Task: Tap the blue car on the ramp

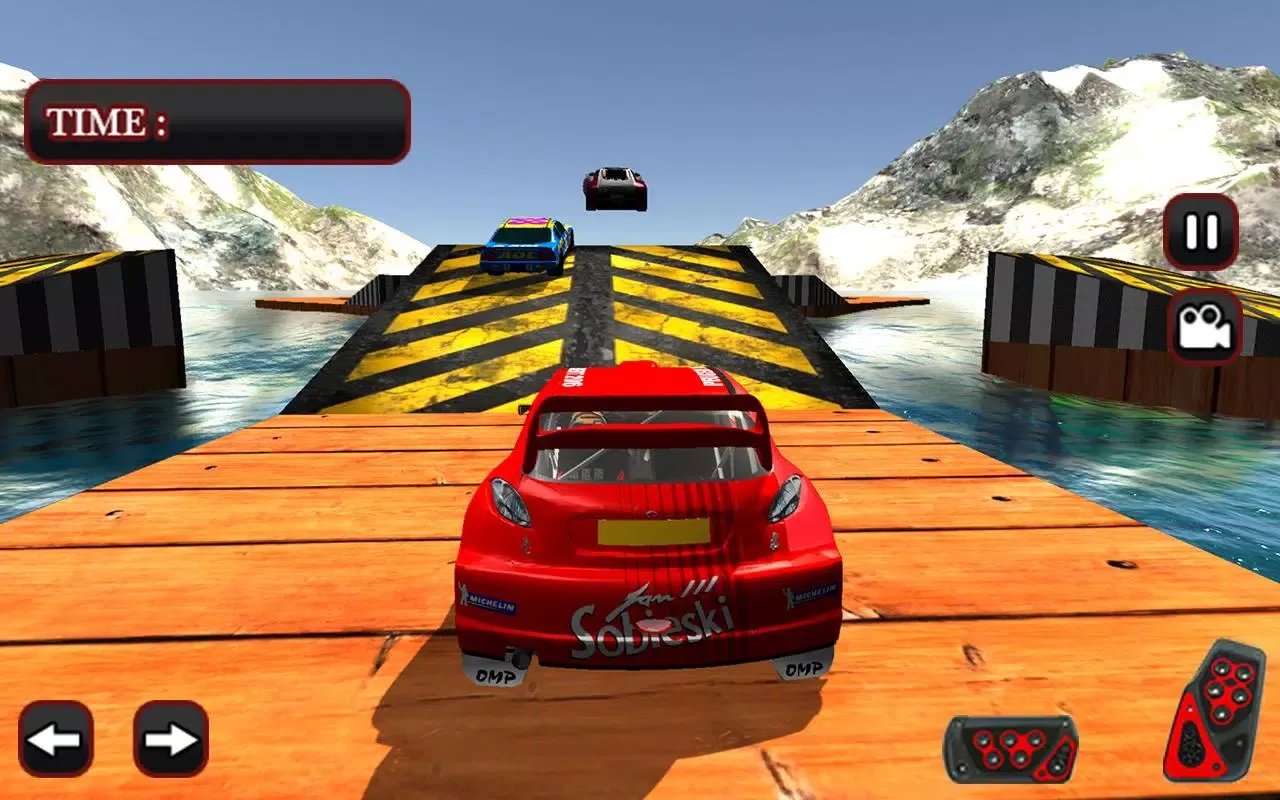Action: 524,245
